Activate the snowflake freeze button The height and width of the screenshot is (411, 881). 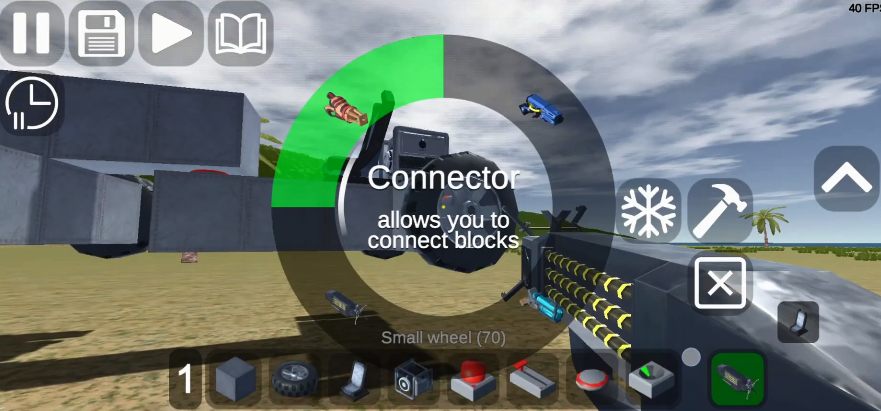pyautogui.click(x=649, y=211)
